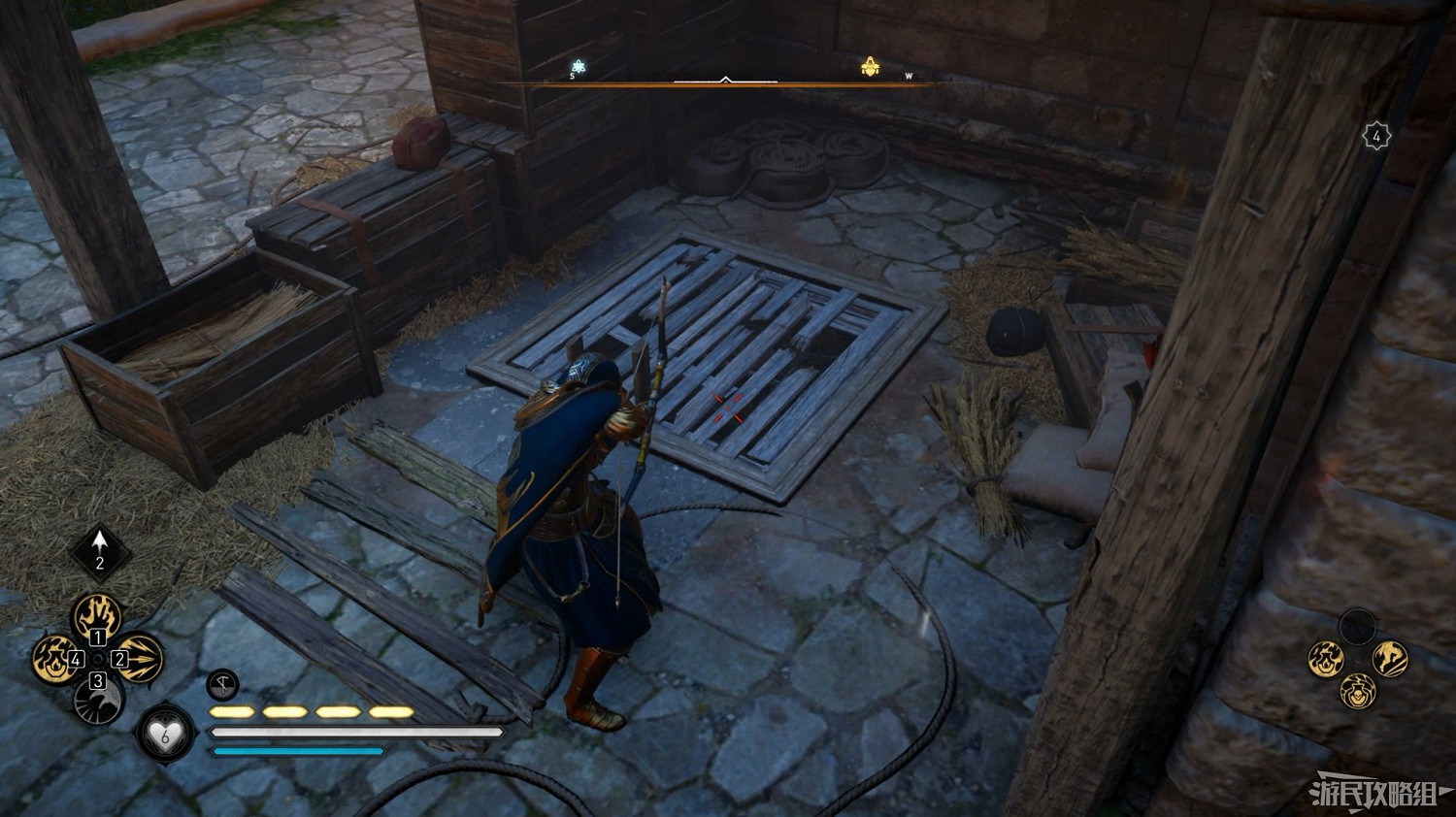The width and height of the screenshot is (1456, 817).
Task: Click the heart-shaped rations icon showing 6
Action: [x=163, y=735]
